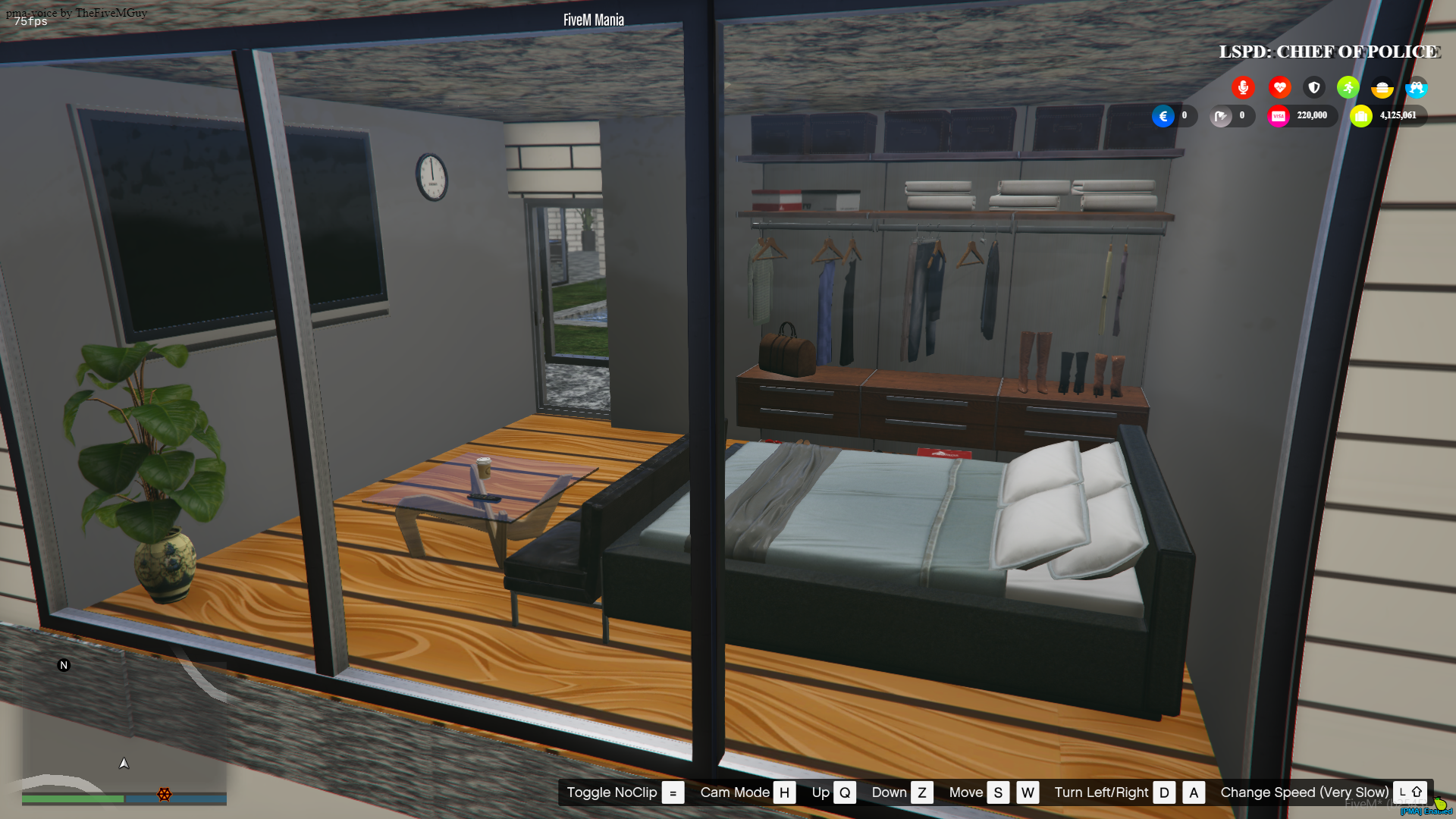Toggle NoClip with the = key pill
The image size is (1456, 819).
(672, 792)
